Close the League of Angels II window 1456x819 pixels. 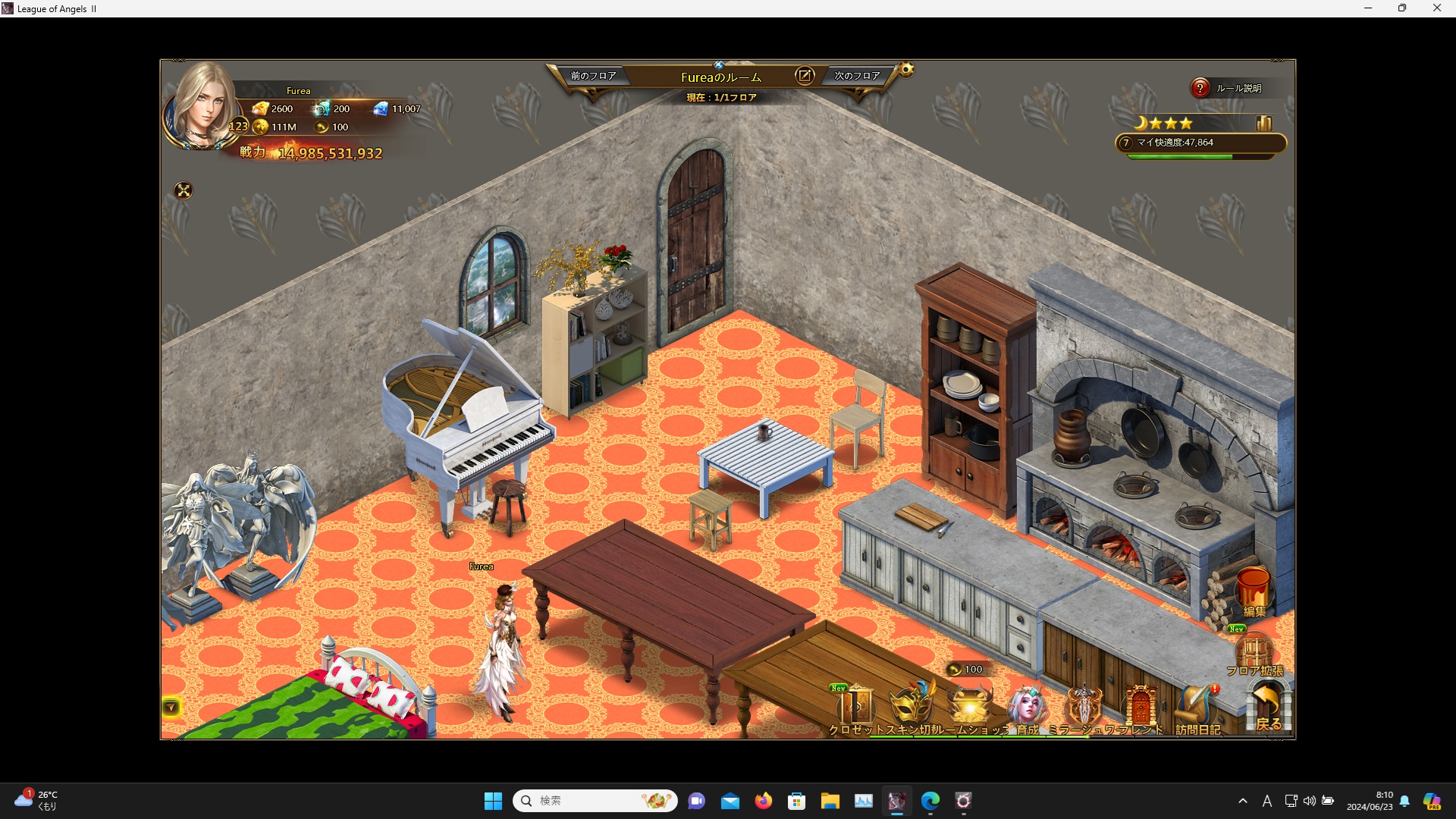coord(1436,8)
